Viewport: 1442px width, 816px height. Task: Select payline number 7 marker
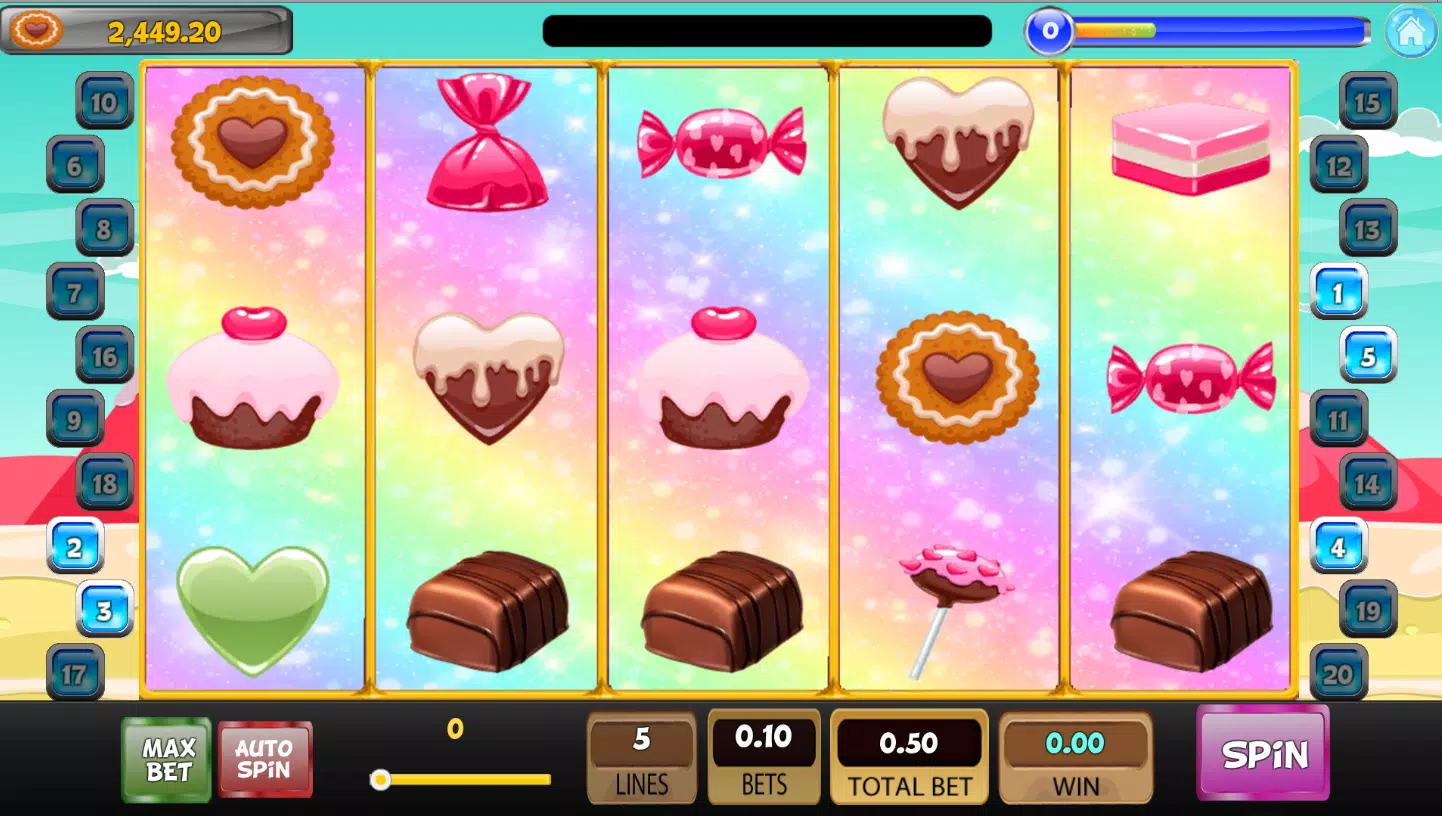click(75, 292)
